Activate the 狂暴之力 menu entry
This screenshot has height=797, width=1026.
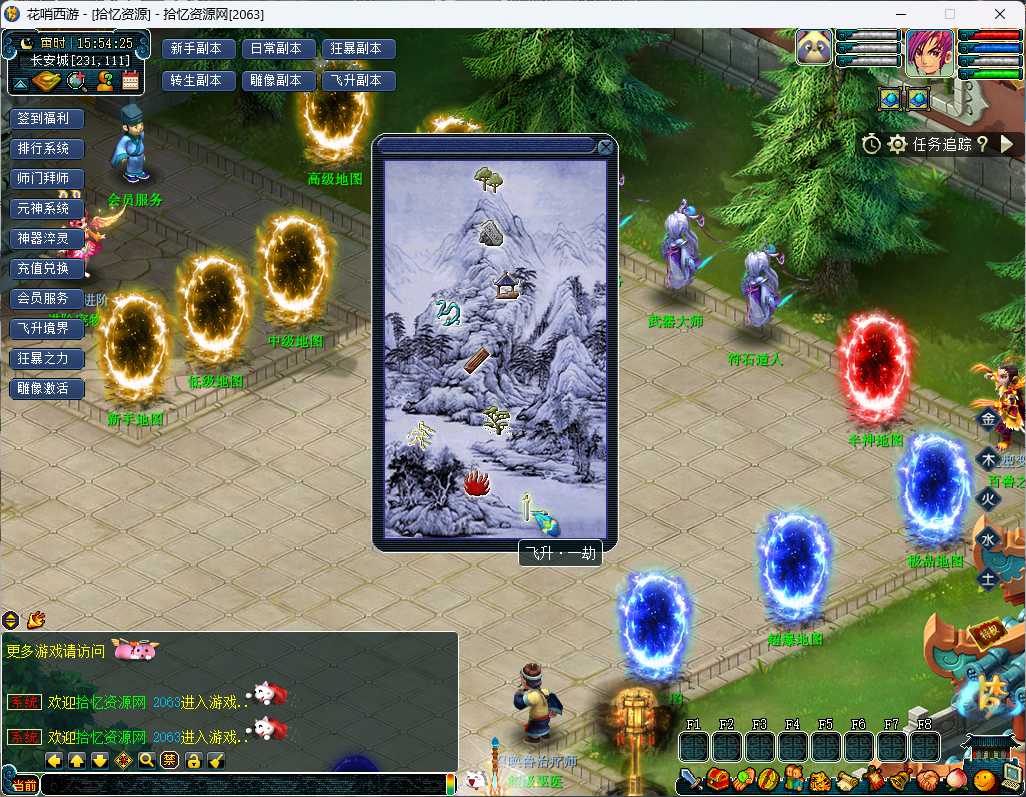(46, 358)
